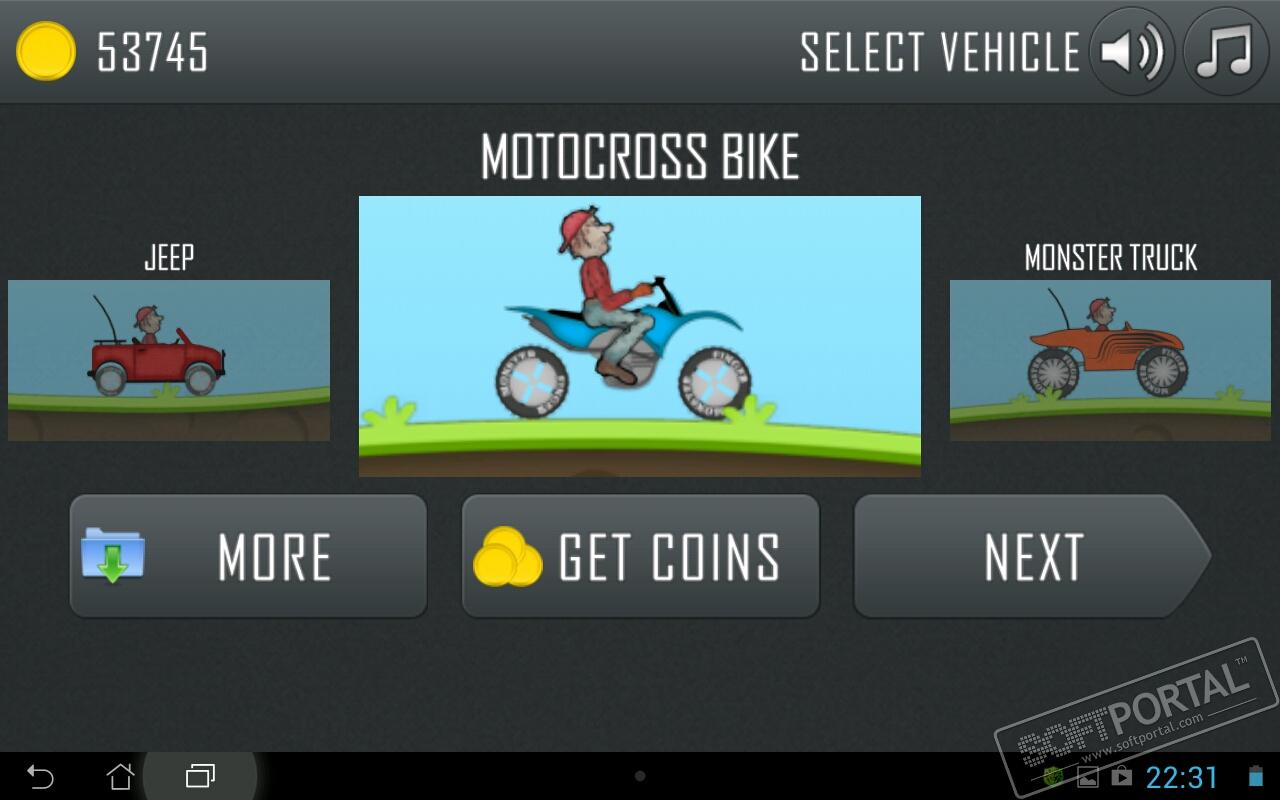Select the Jeep vehicle thumbnail
1280x800 pixels.
pos(169,360)
